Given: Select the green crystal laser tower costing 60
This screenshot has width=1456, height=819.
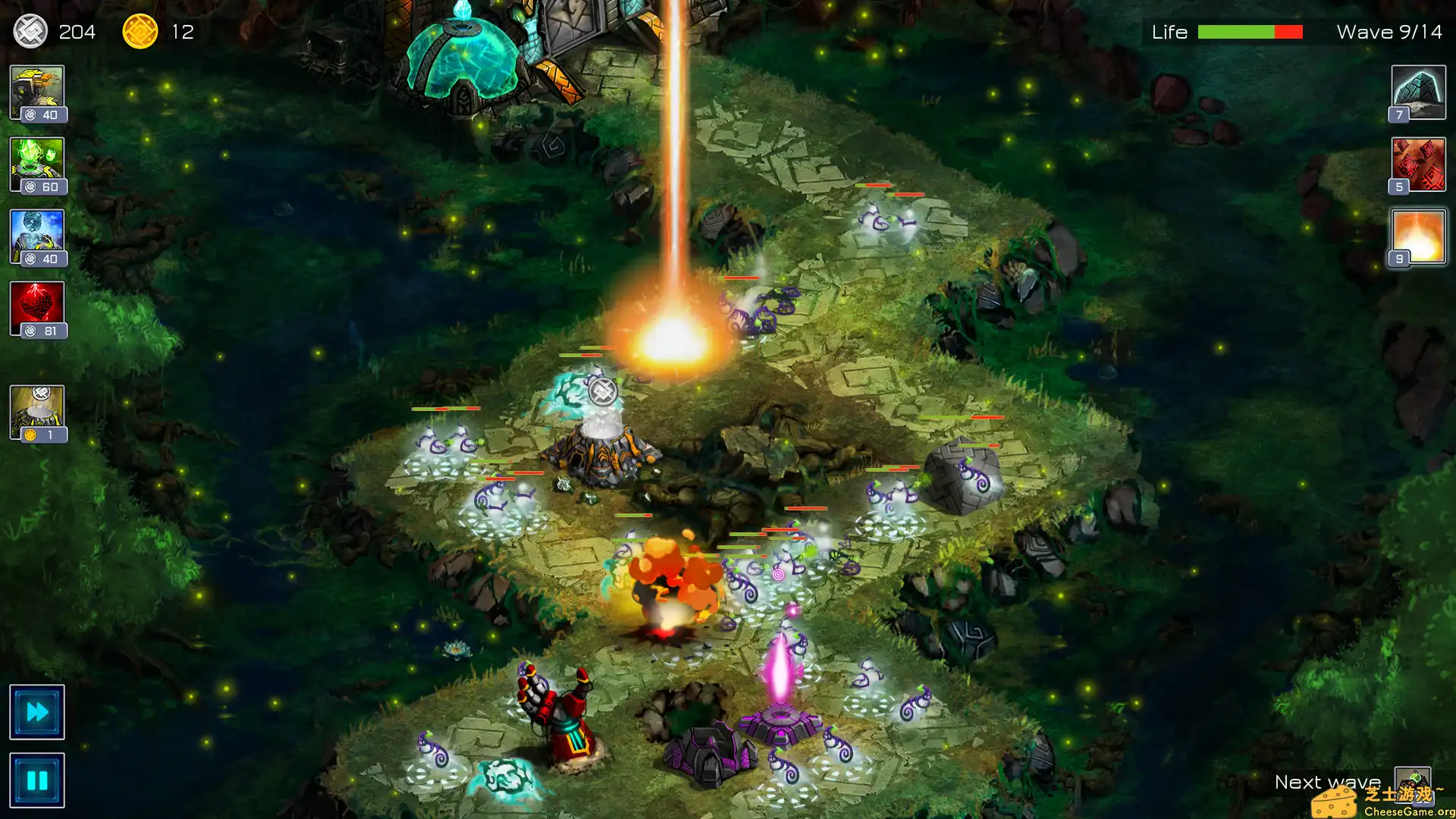Looking at the screenshot, I should [38, 162].
